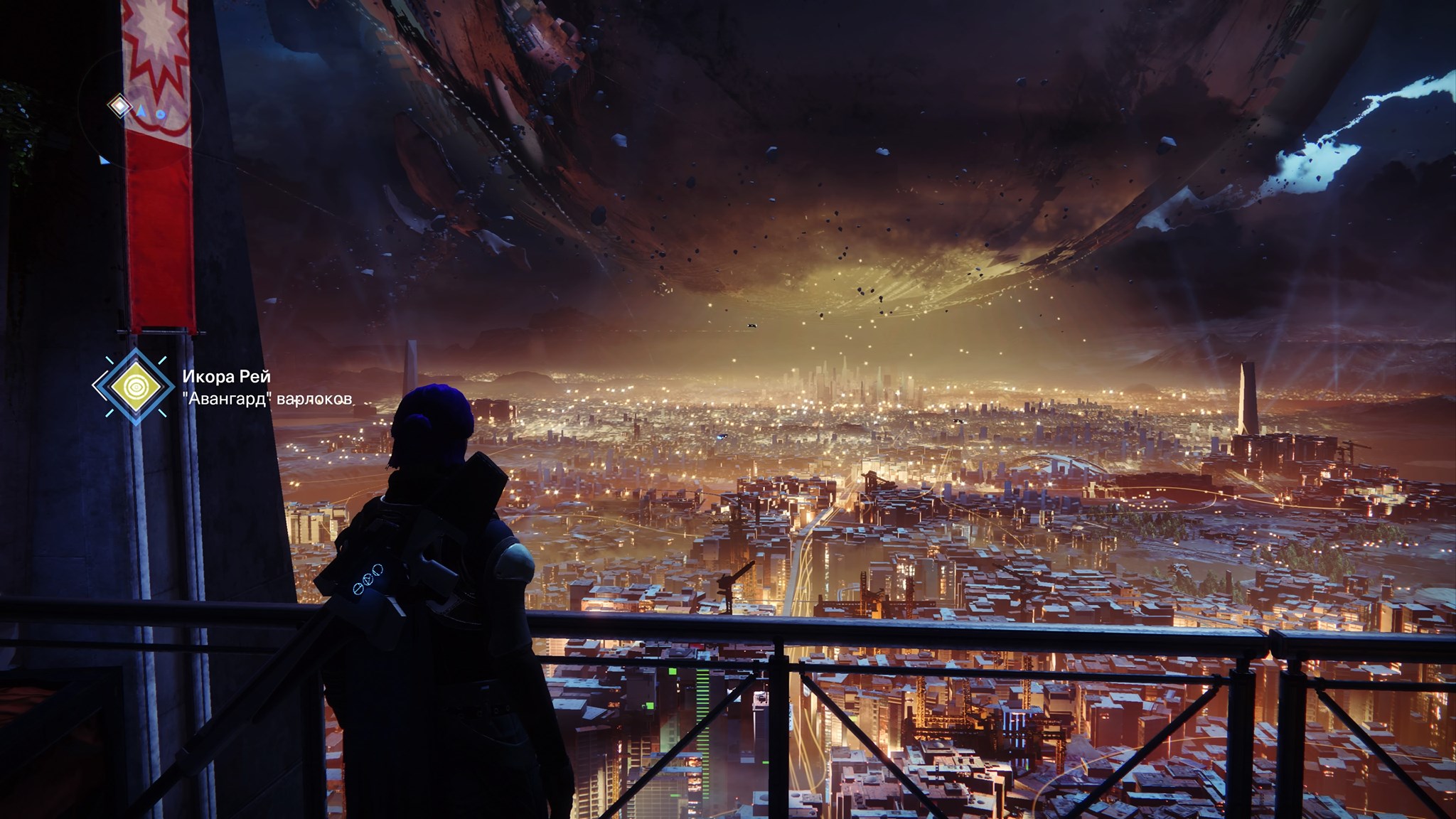Select the blue circle marker on the radar
The height and width of the screenshot is (819, 1456).
161,113
